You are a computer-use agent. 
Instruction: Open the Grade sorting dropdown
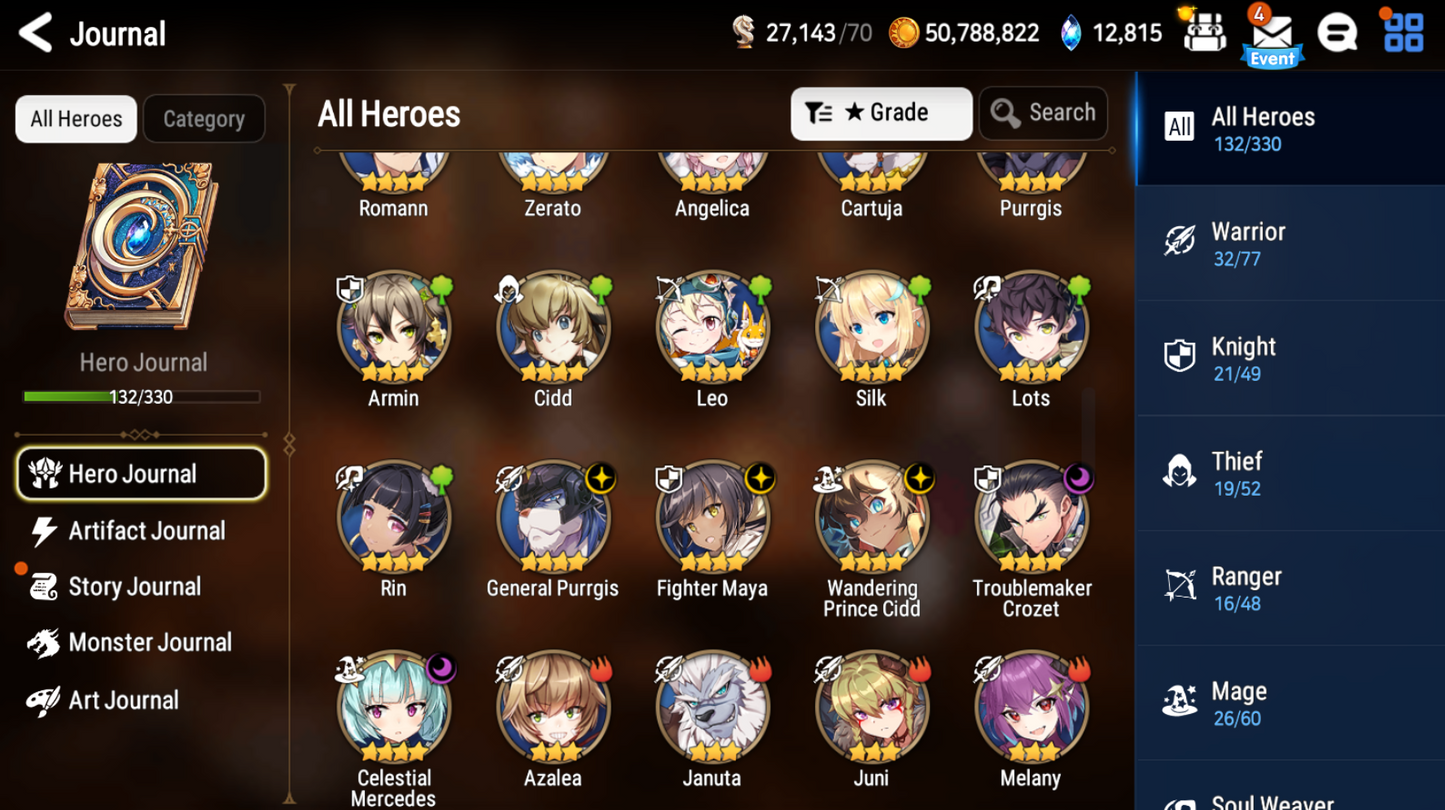tap(881, 113)
